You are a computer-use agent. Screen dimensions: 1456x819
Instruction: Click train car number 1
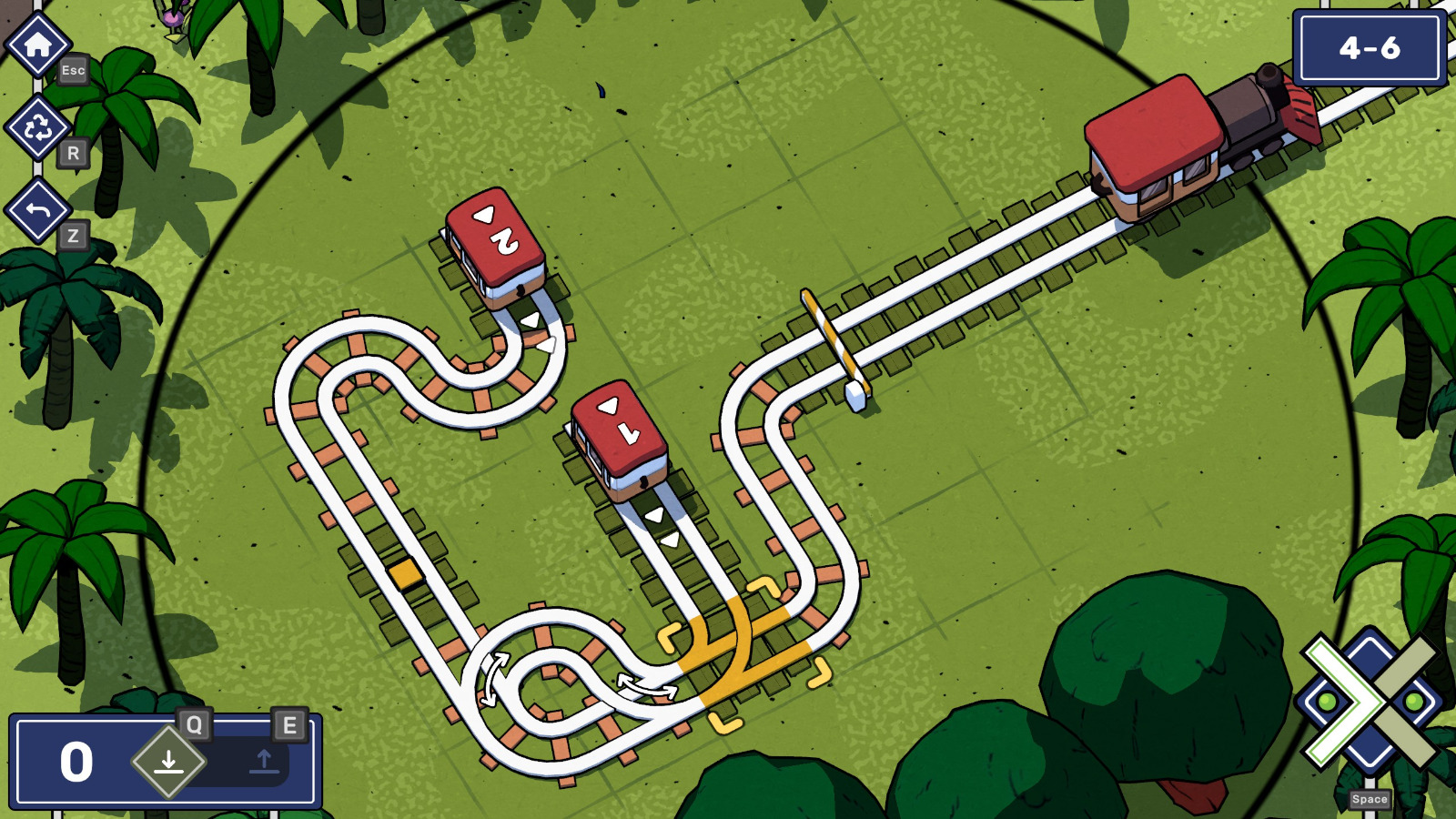pos(617,437)
